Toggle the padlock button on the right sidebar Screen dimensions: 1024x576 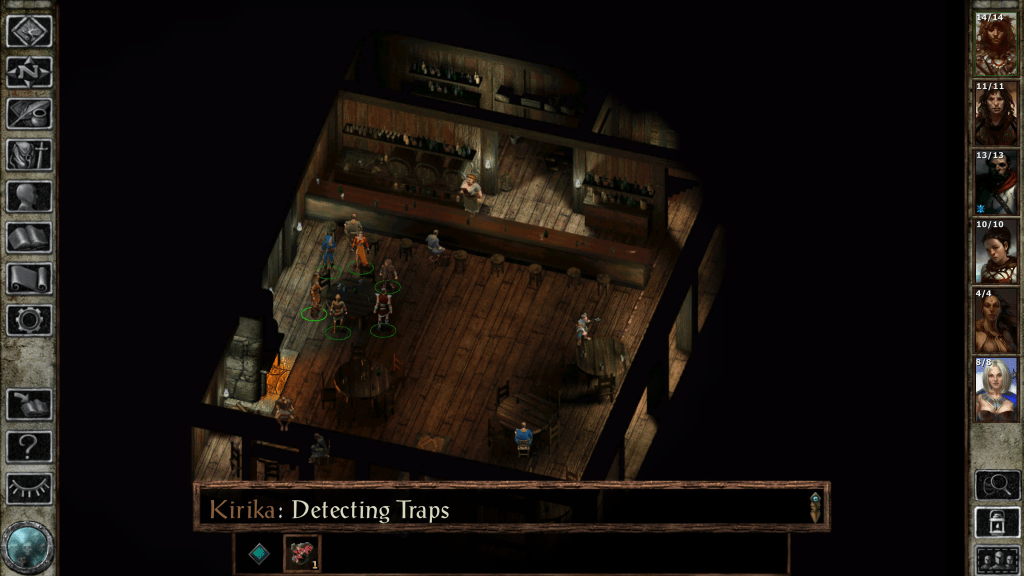coord(997,522)
